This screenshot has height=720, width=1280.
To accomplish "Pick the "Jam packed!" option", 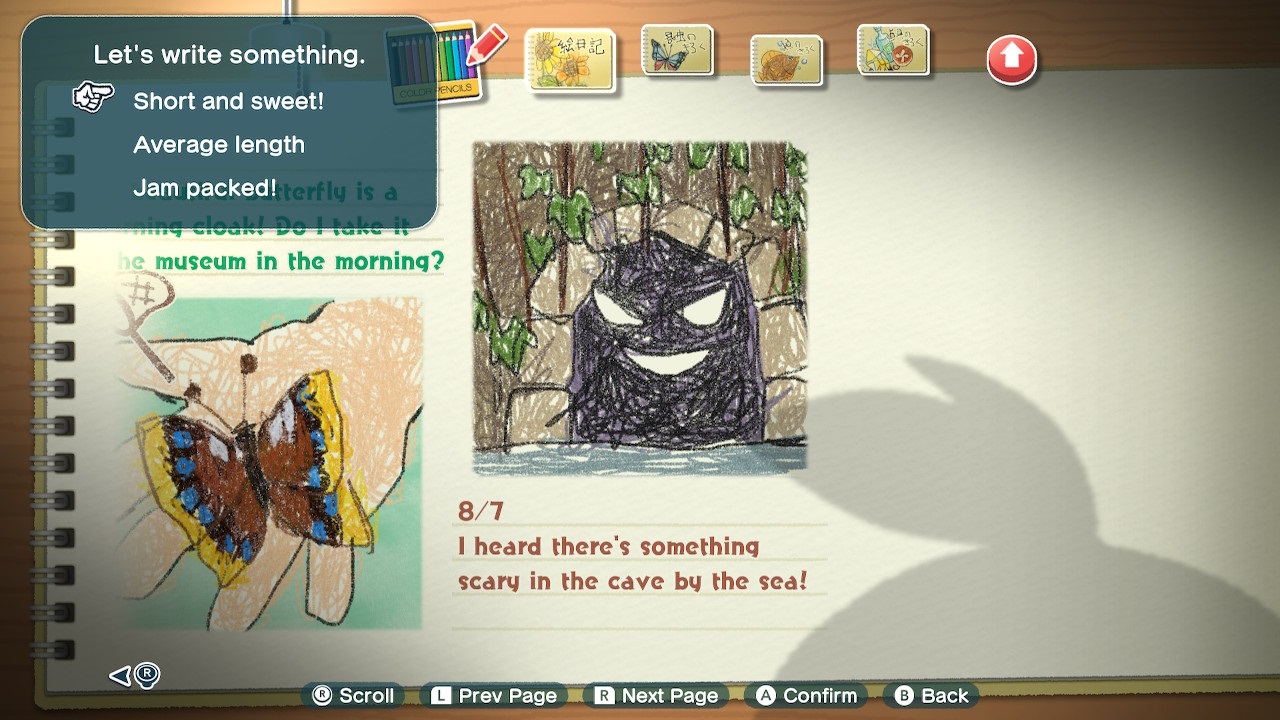I will [x=204, y=188].
